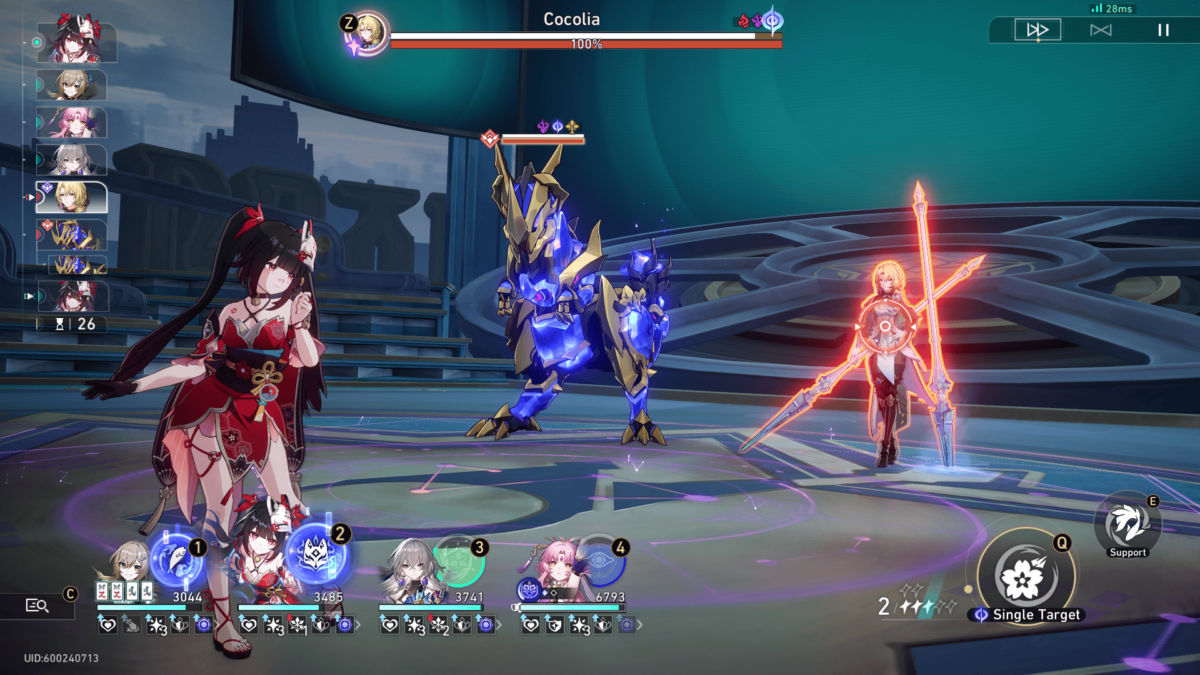Toggle the auto-battle button
Image resolution: width=1200 pixels, height=675 pixels.
click(1100, 30)
